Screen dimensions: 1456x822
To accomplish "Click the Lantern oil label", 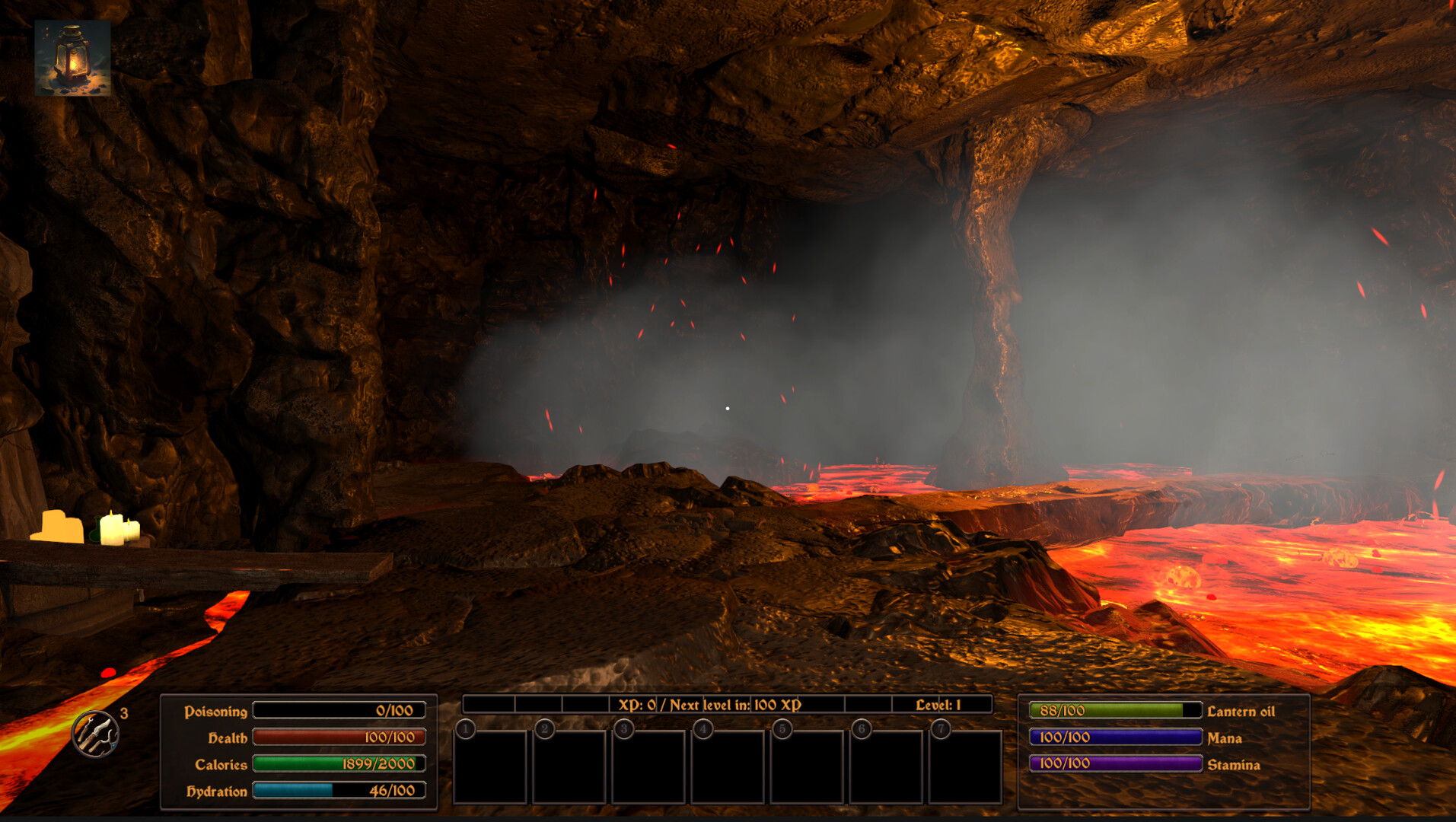I will [x=1241, y=712].
